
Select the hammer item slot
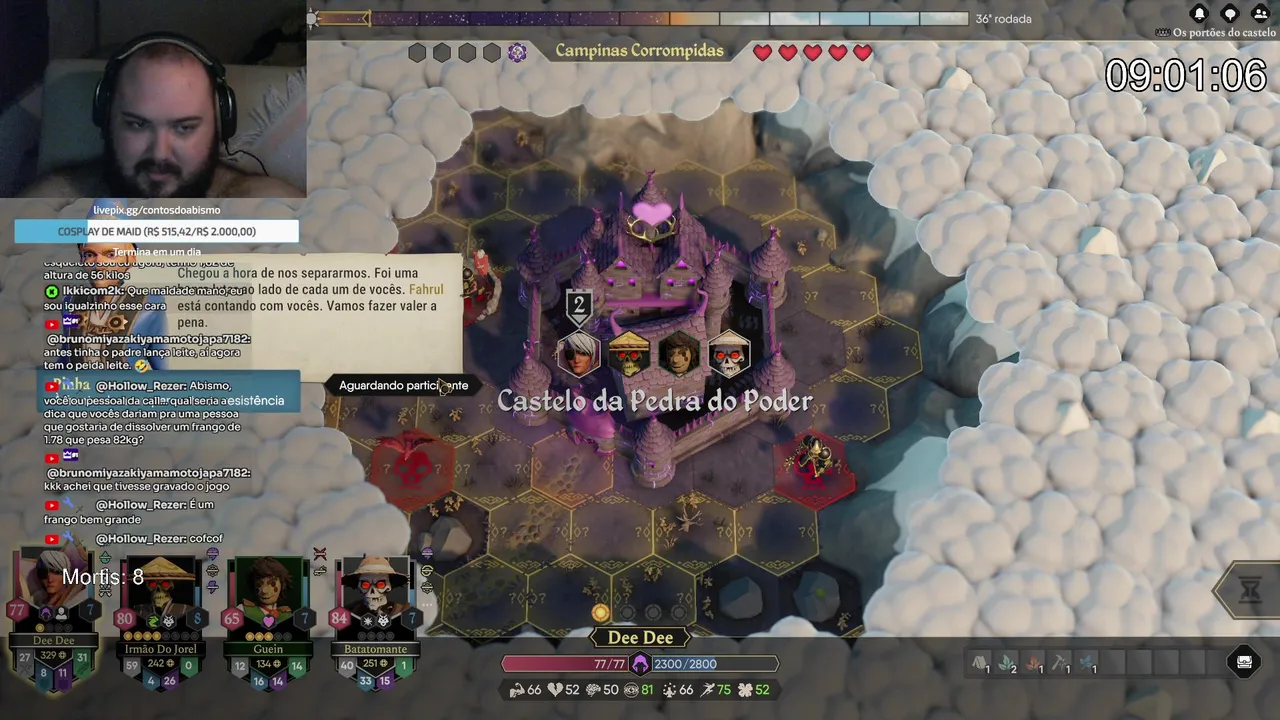[x=1061, y=662]
